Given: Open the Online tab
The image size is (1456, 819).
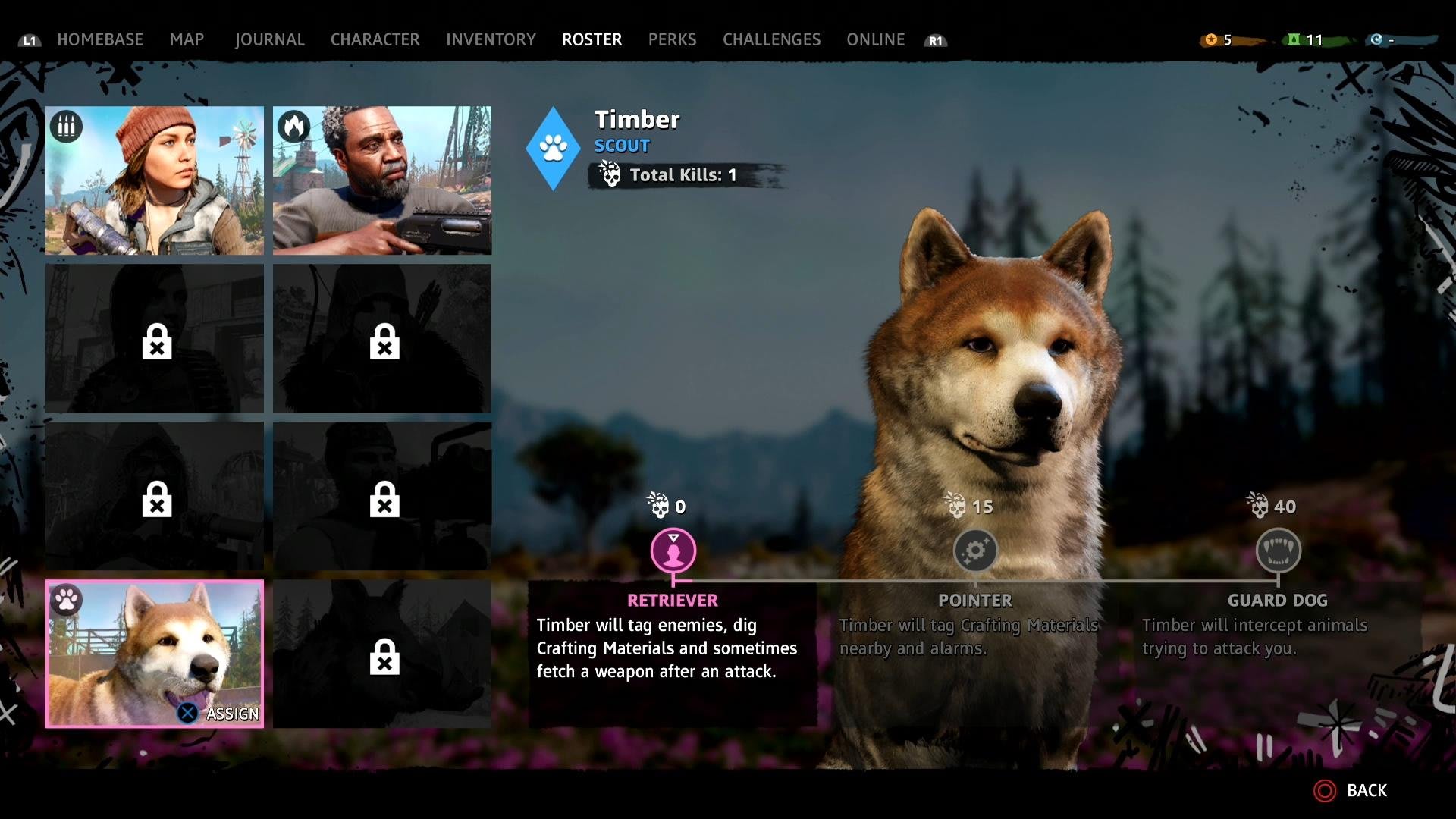Looking at the screenshot, I should tap(875, 39).
